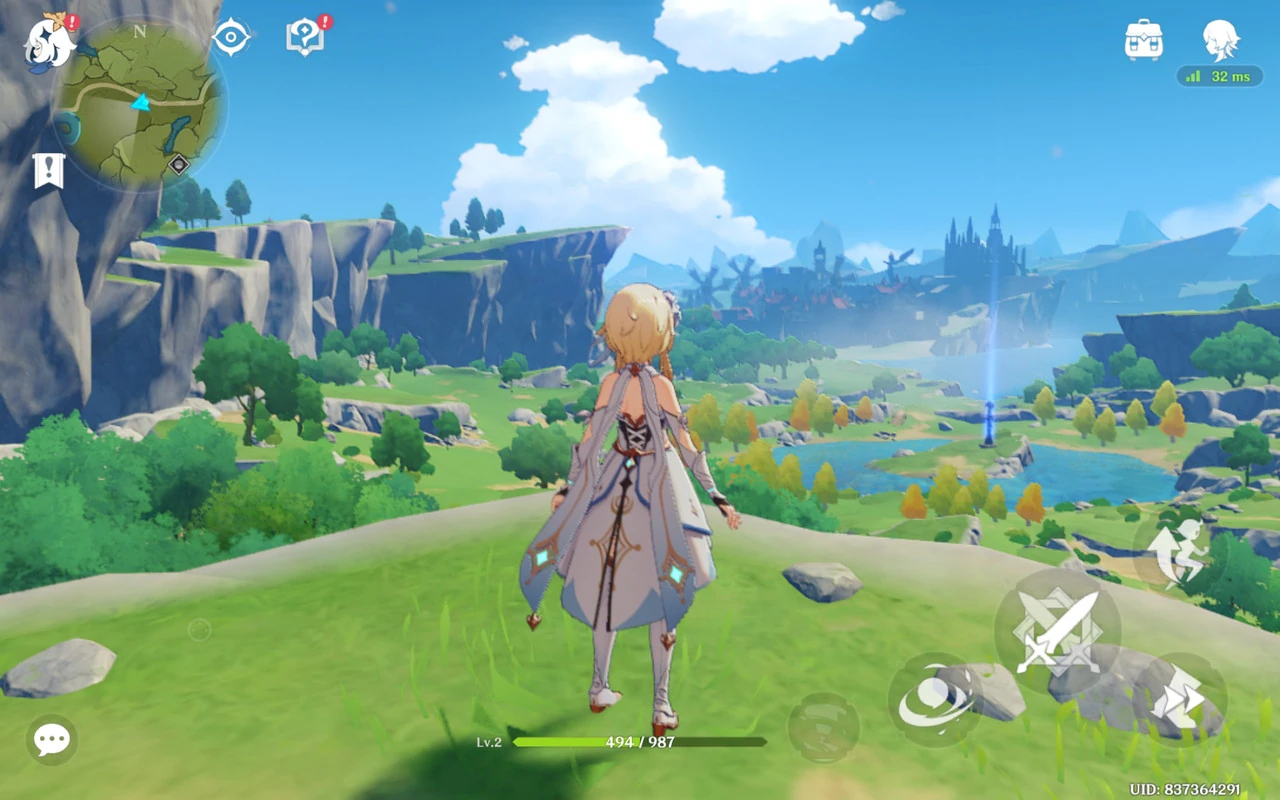Tap the sword attack button
This screenshot has height=800, width=1280.
tap(1057, 631)
